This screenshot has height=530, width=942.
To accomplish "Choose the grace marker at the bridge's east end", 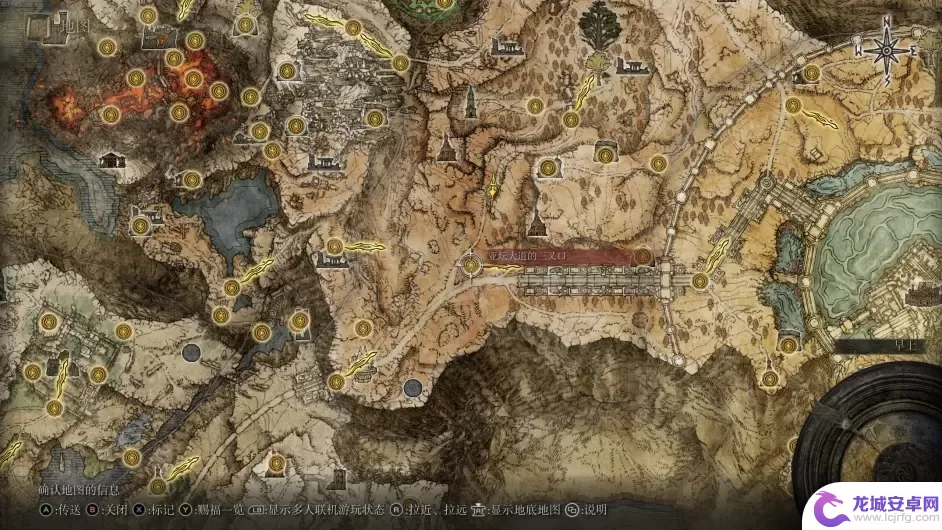I will click(x=699, y=282).
